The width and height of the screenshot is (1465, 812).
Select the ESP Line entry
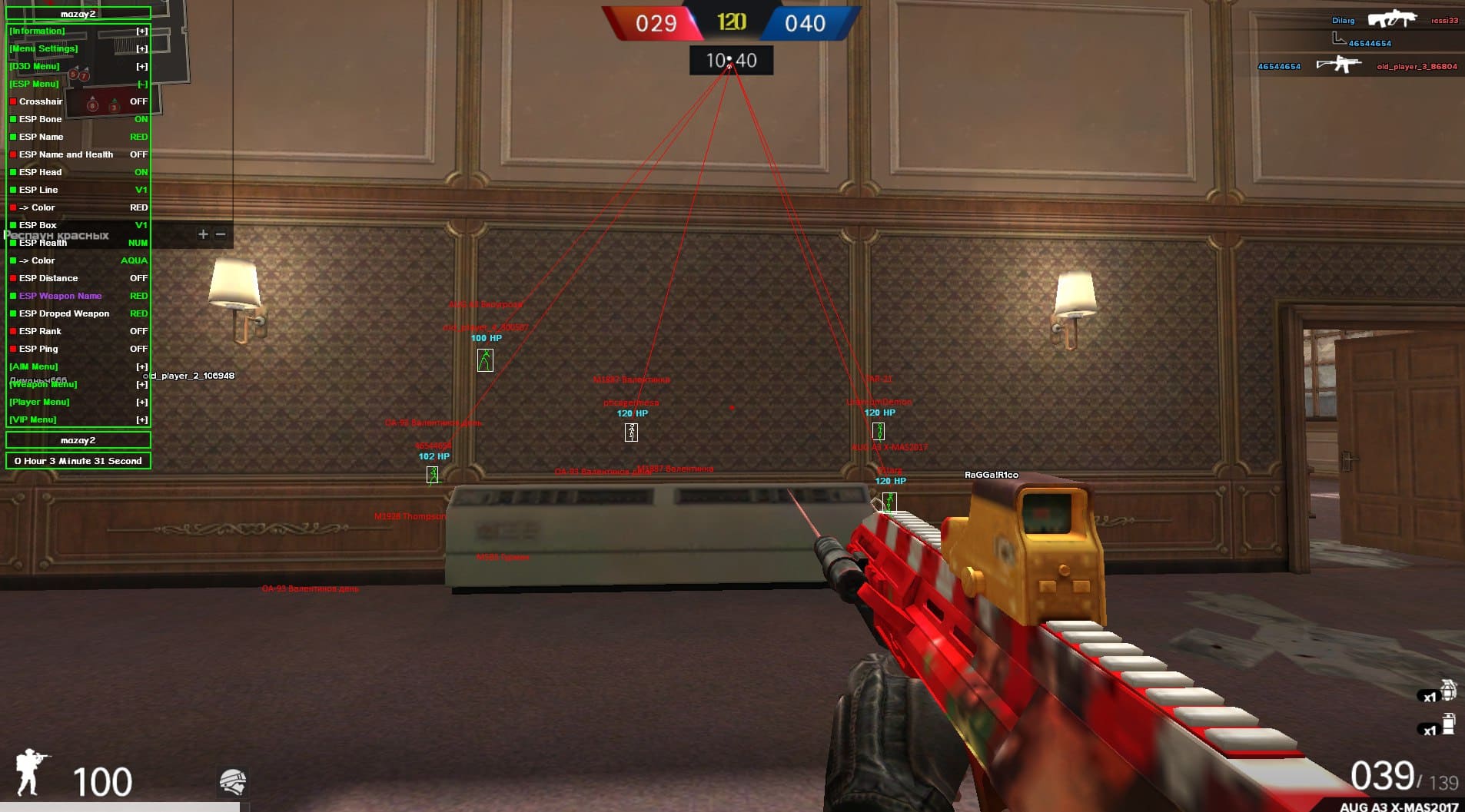(38, 190)
